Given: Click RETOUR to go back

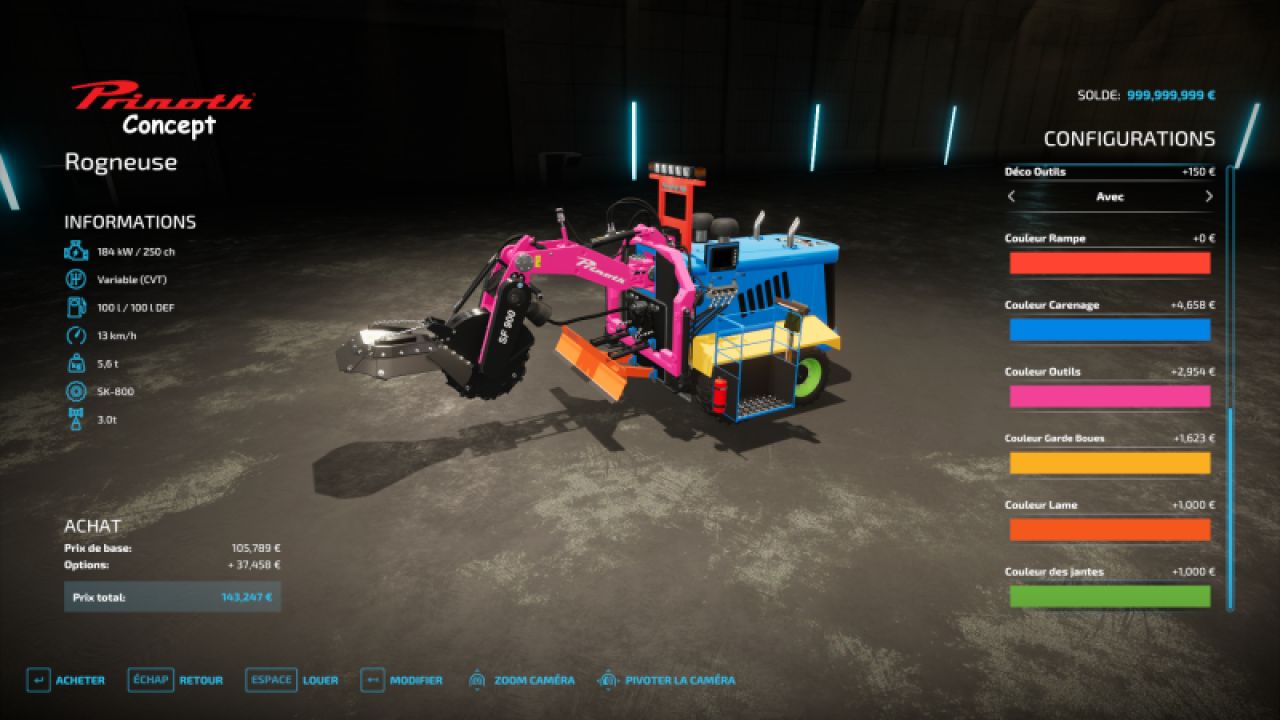Looking at the screenshot, I should coord(202,679).
